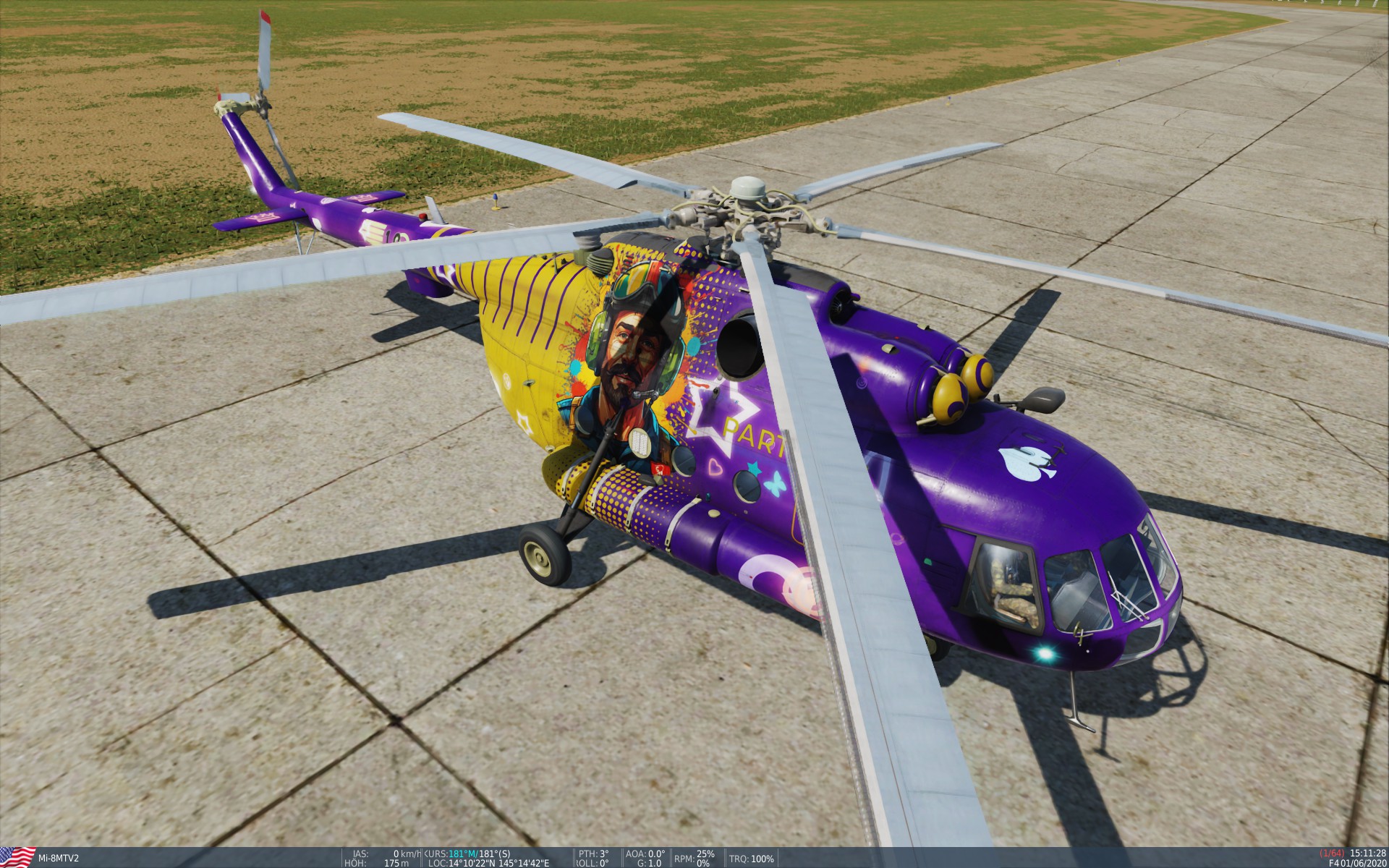Toggle the PTH pitch display field

(593, 853)
